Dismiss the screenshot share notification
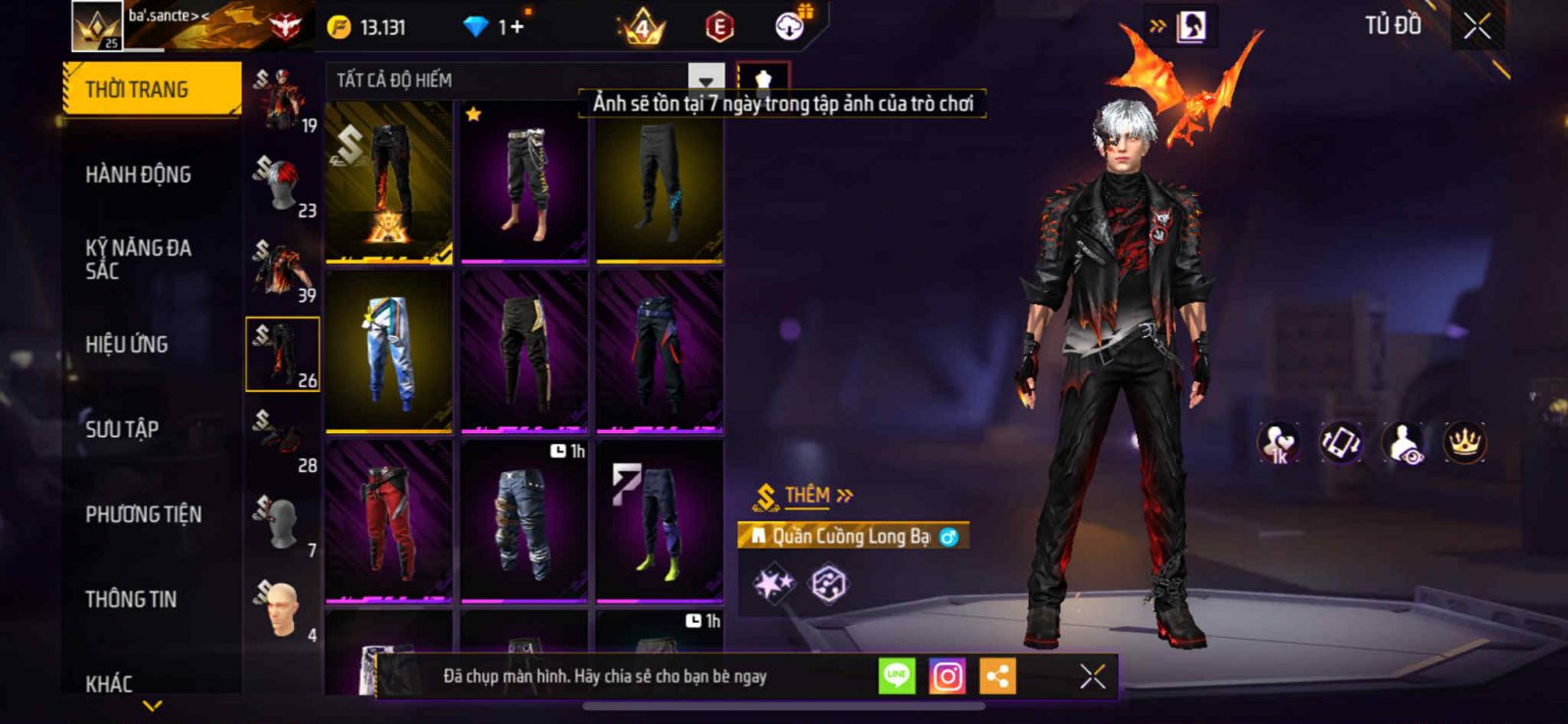1568x724 pixels. 1092,676
